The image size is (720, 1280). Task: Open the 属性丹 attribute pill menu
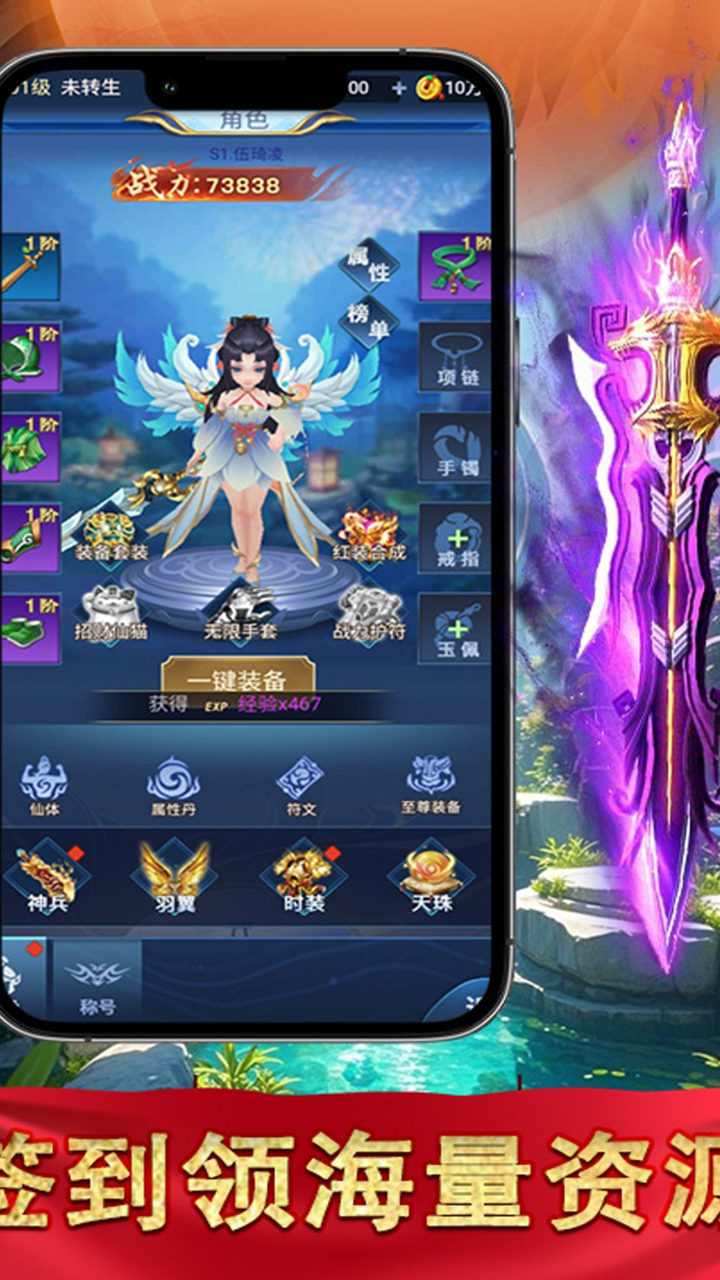(x=173, y=785)
